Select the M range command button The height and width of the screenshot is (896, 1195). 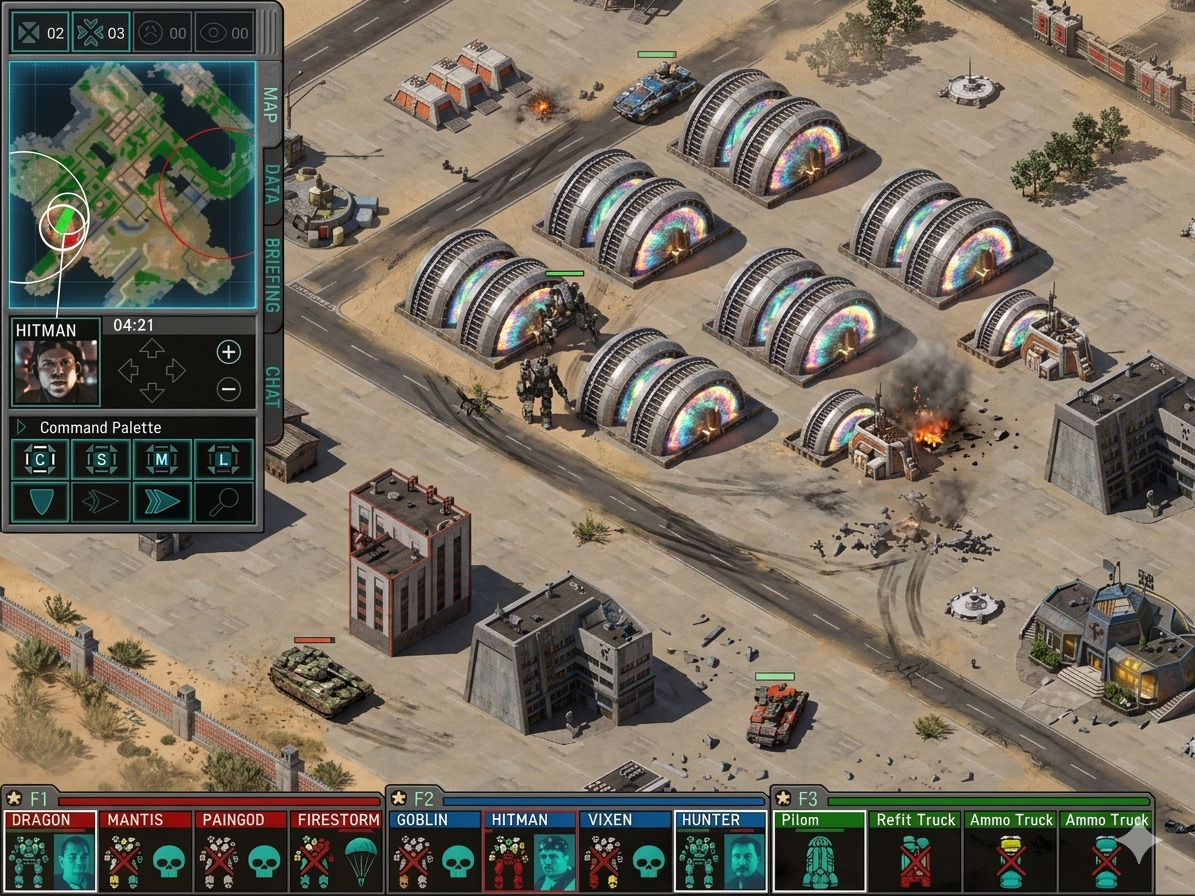162,460
